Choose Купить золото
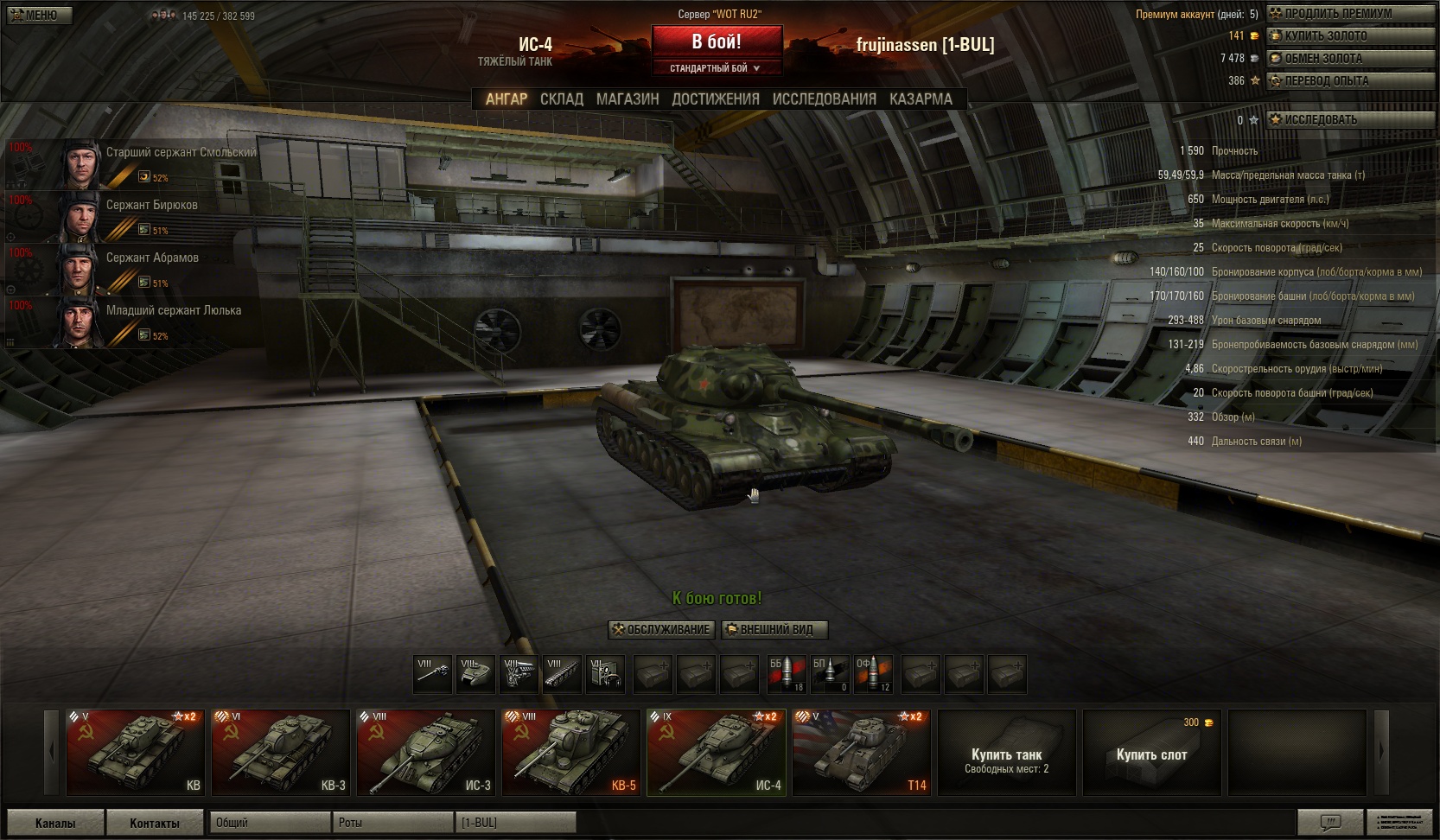The height and width of the screenshot is (840, 1440). [x=1350, y=36]
